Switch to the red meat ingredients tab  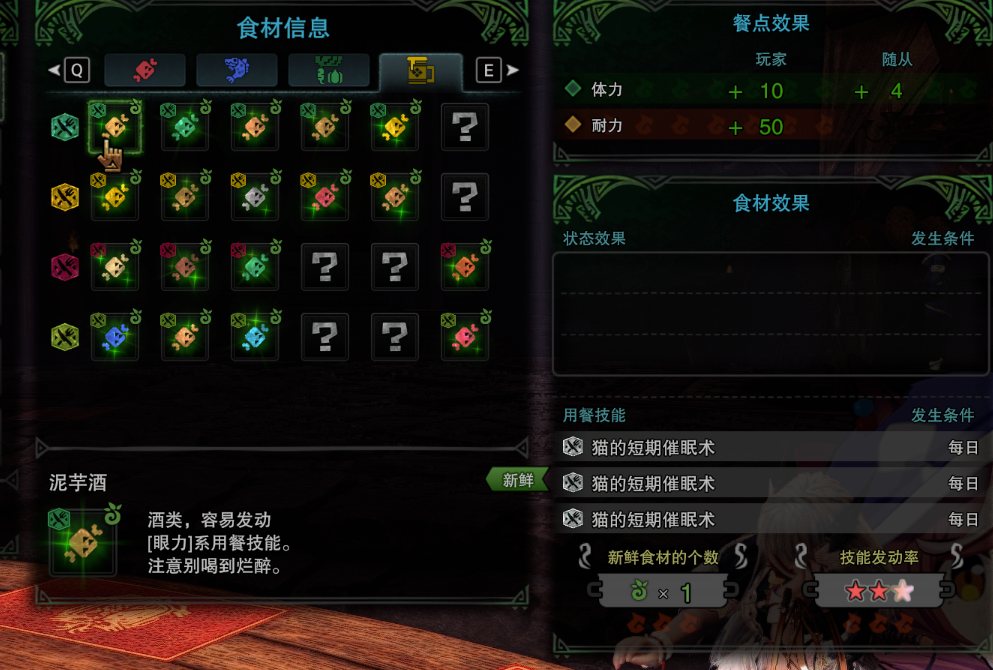[145, 70]
